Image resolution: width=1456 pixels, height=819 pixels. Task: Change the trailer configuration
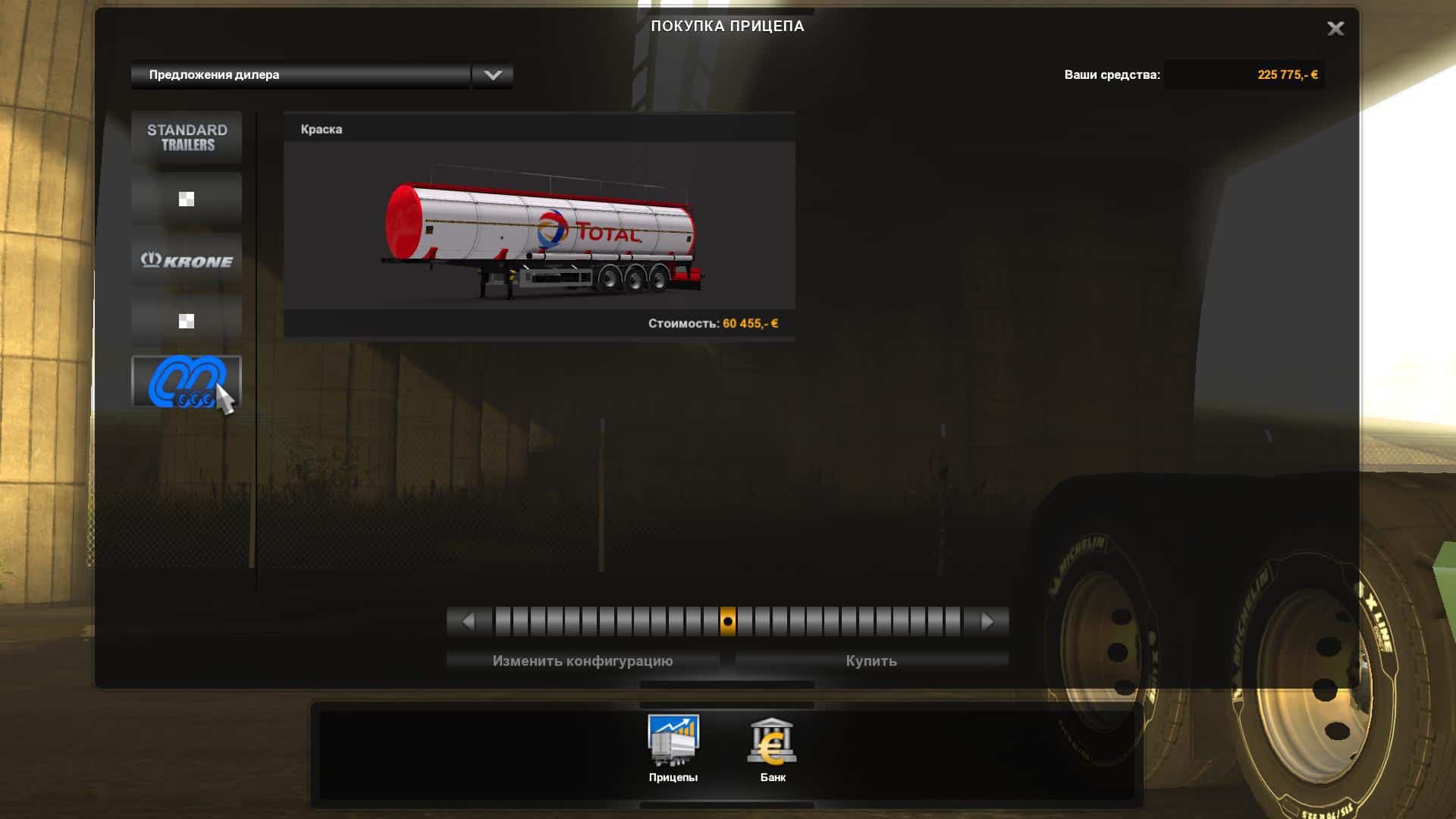(582, 661)
